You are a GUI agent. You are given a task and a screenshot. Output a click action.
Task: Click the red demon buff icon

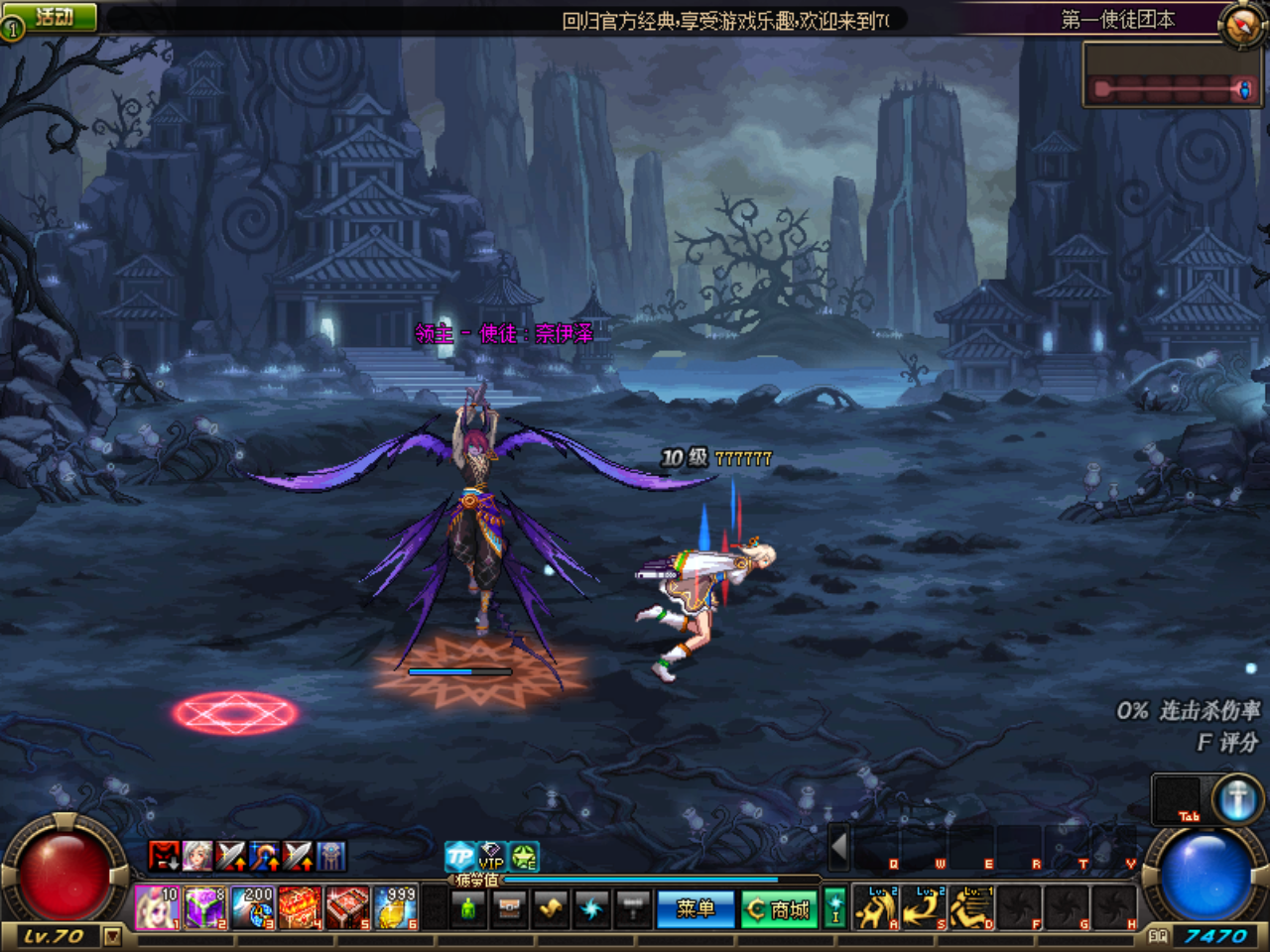point(163,856)
